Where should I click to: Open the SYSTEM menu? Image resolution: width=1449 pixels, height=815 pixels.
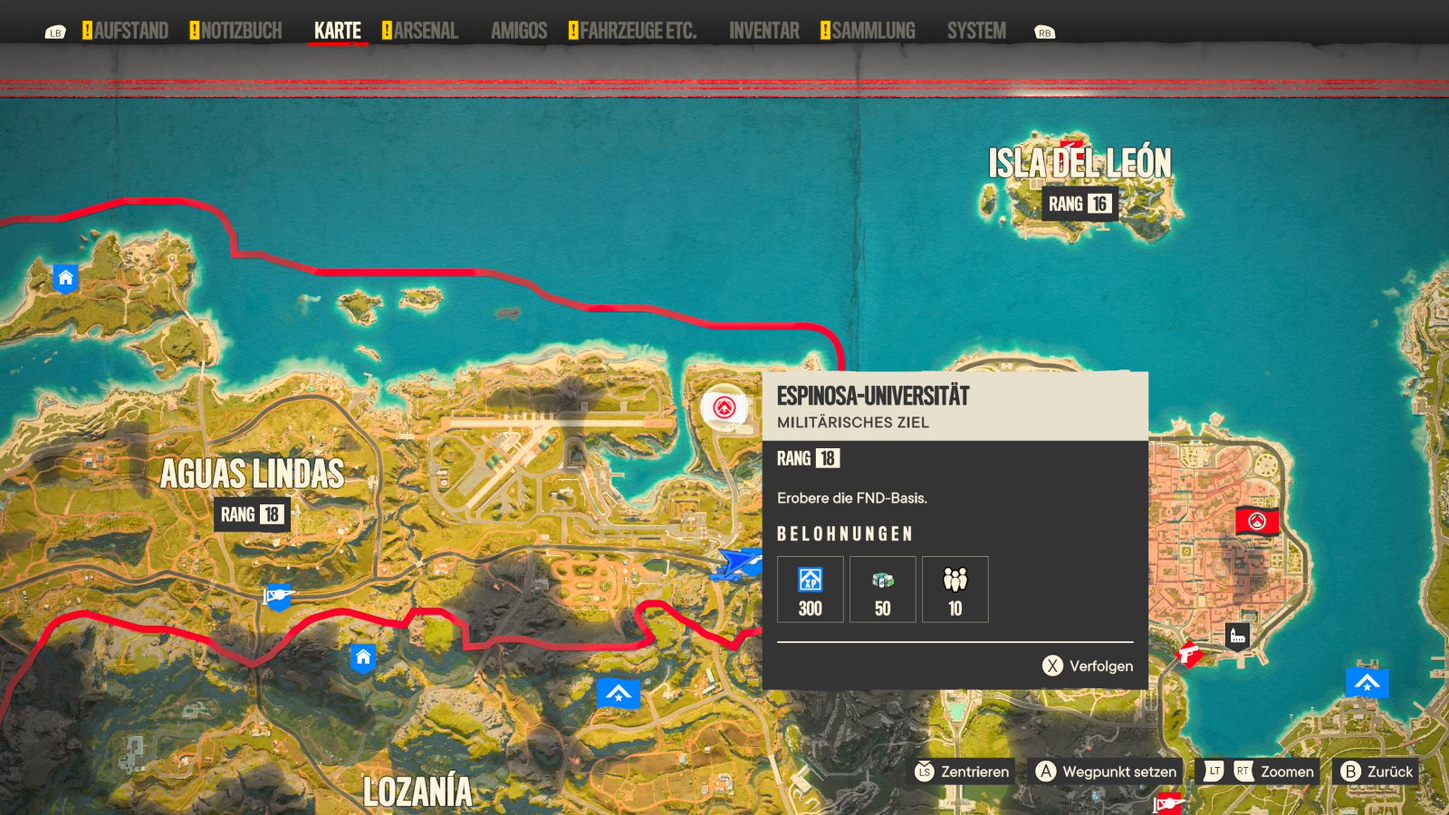click(975, 30)
